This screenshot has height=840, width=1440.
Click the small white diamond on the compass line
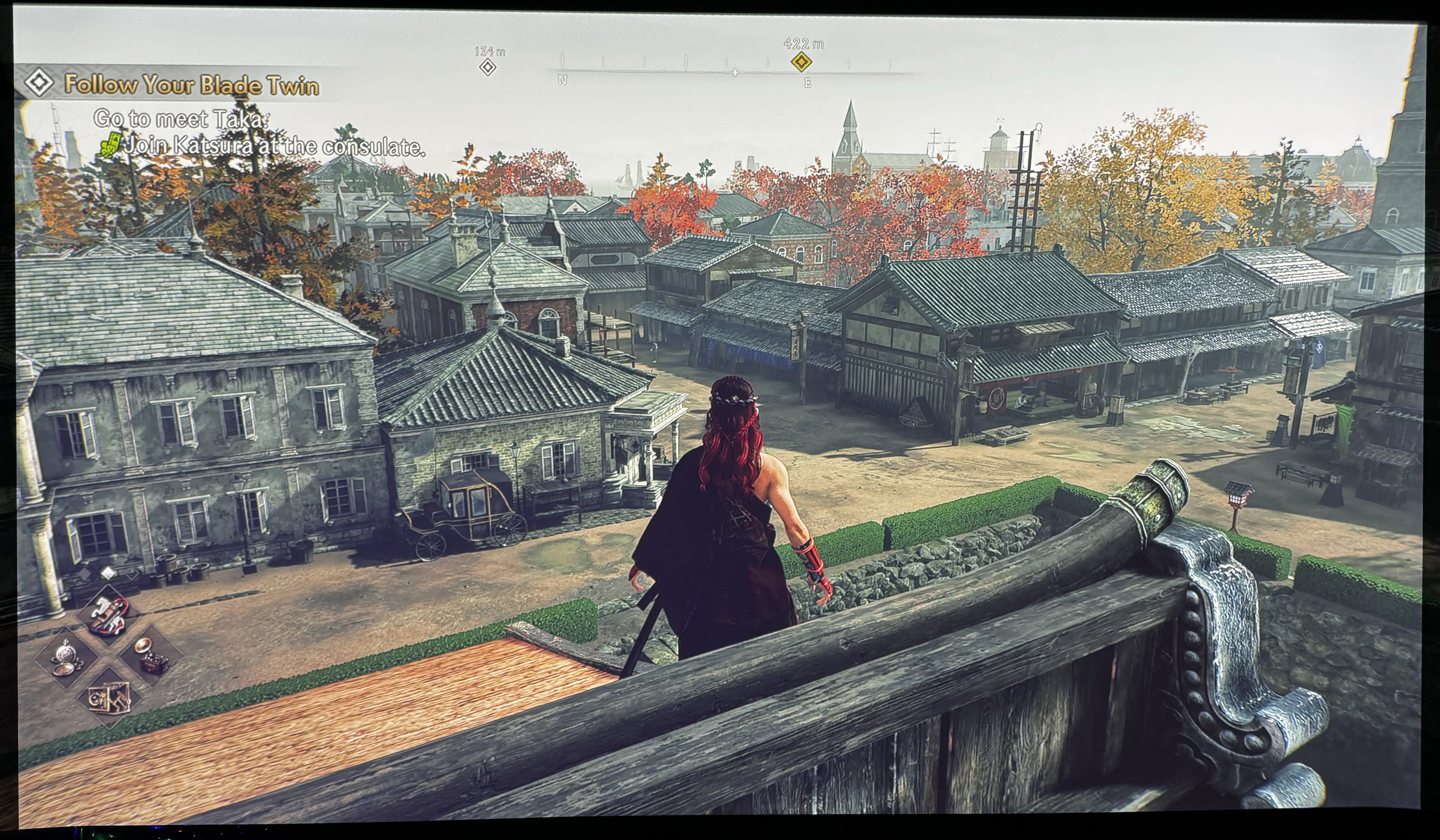735,73
